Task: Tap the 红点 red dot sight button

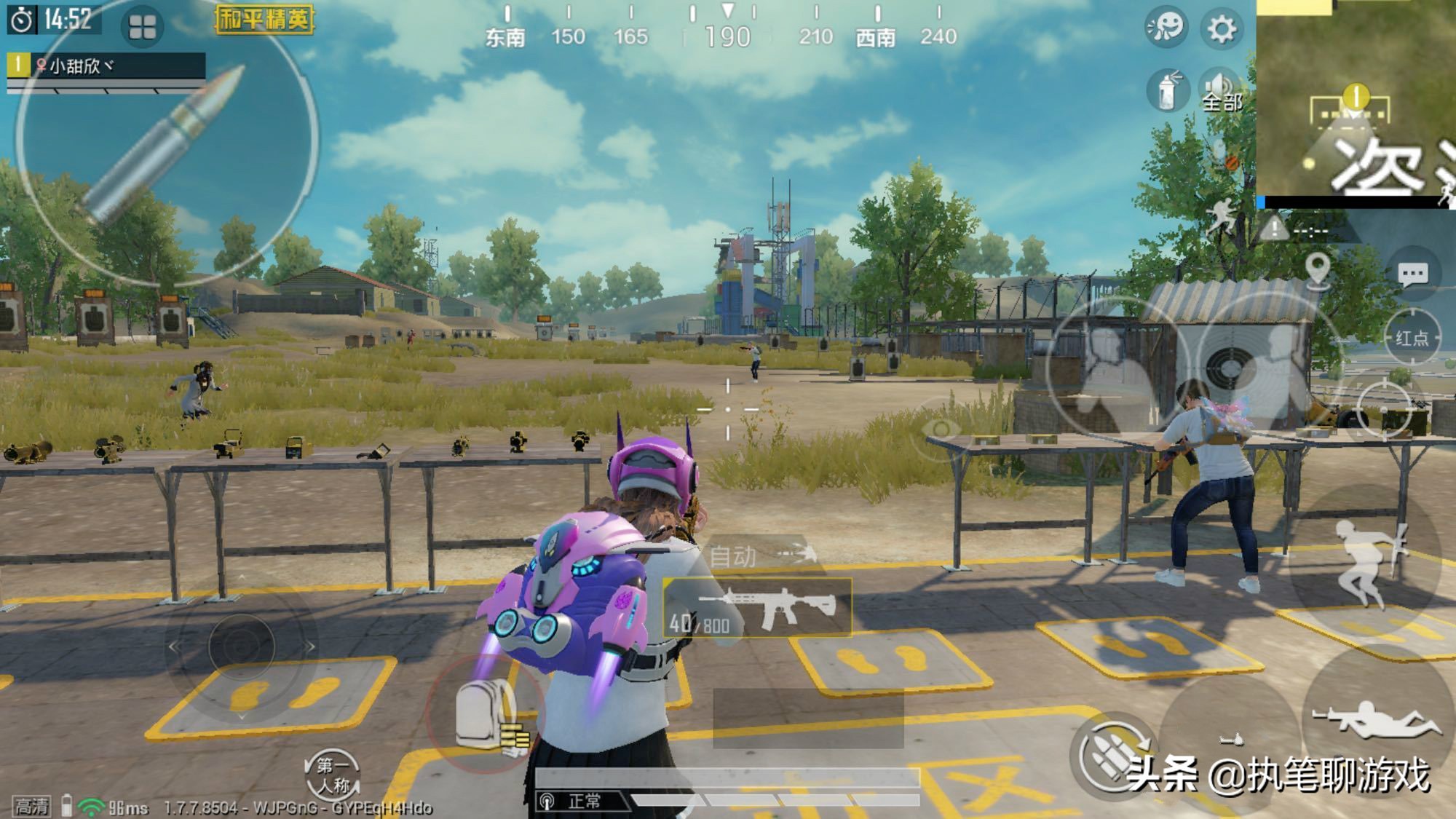Action: click(1412, 338)
